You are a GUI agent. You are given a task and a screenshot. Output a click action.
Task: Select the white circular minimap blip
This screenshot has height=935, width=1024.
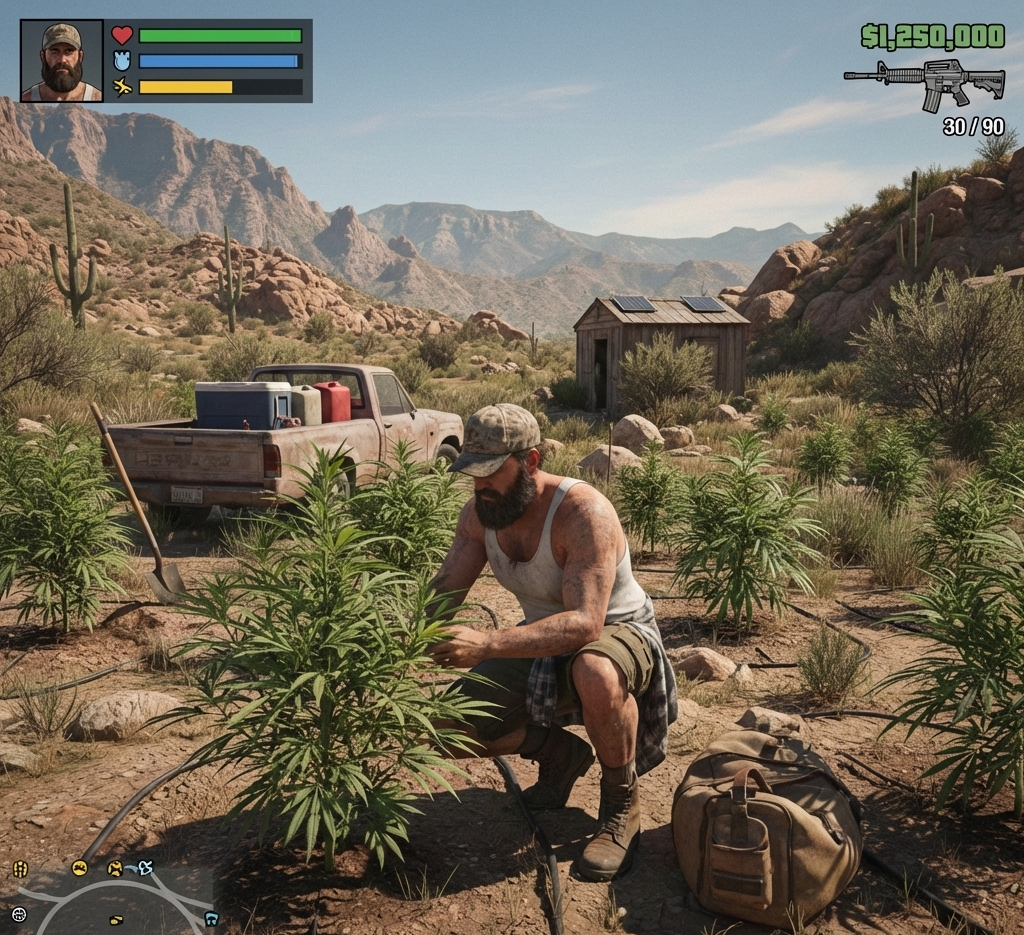(18, 914)
